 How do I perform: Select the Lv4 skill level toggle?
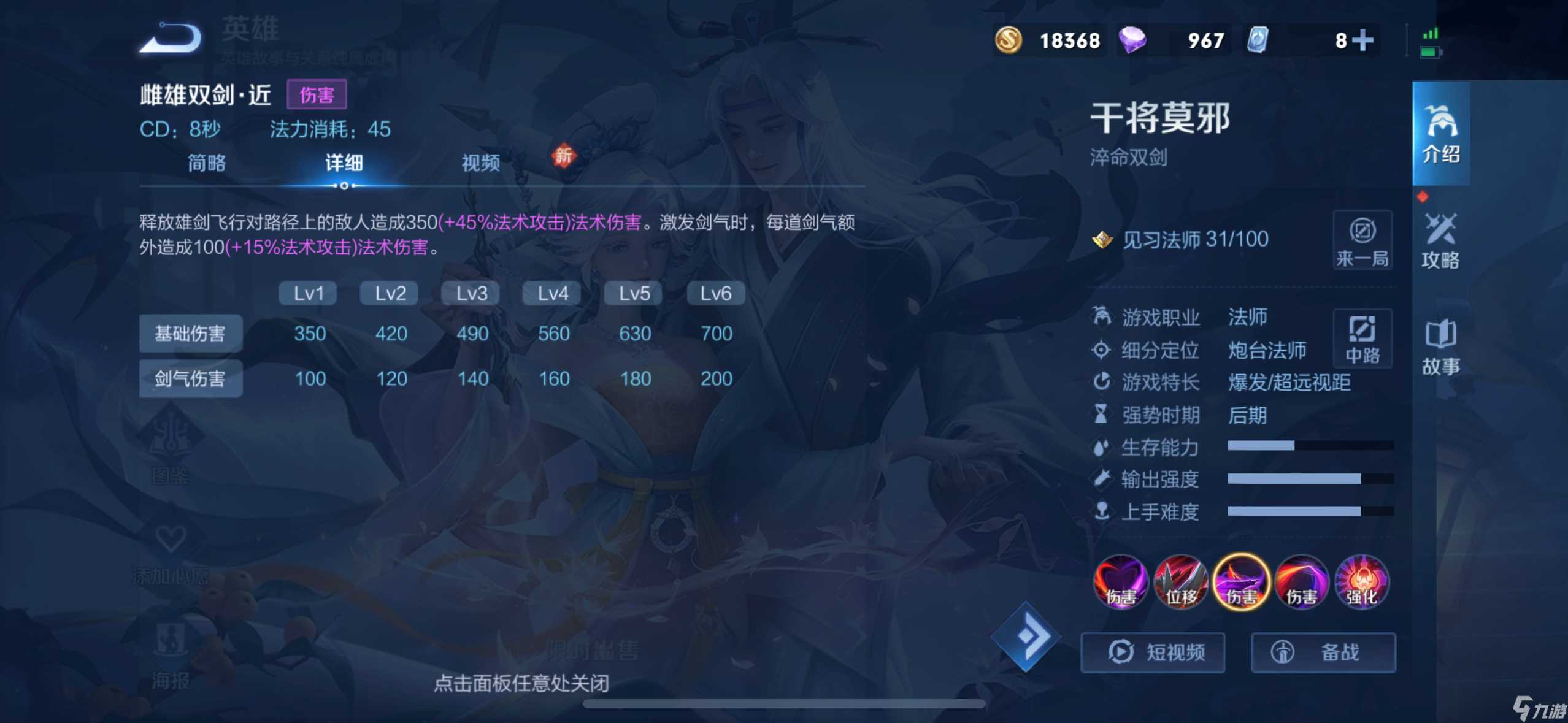click(551, 293)
